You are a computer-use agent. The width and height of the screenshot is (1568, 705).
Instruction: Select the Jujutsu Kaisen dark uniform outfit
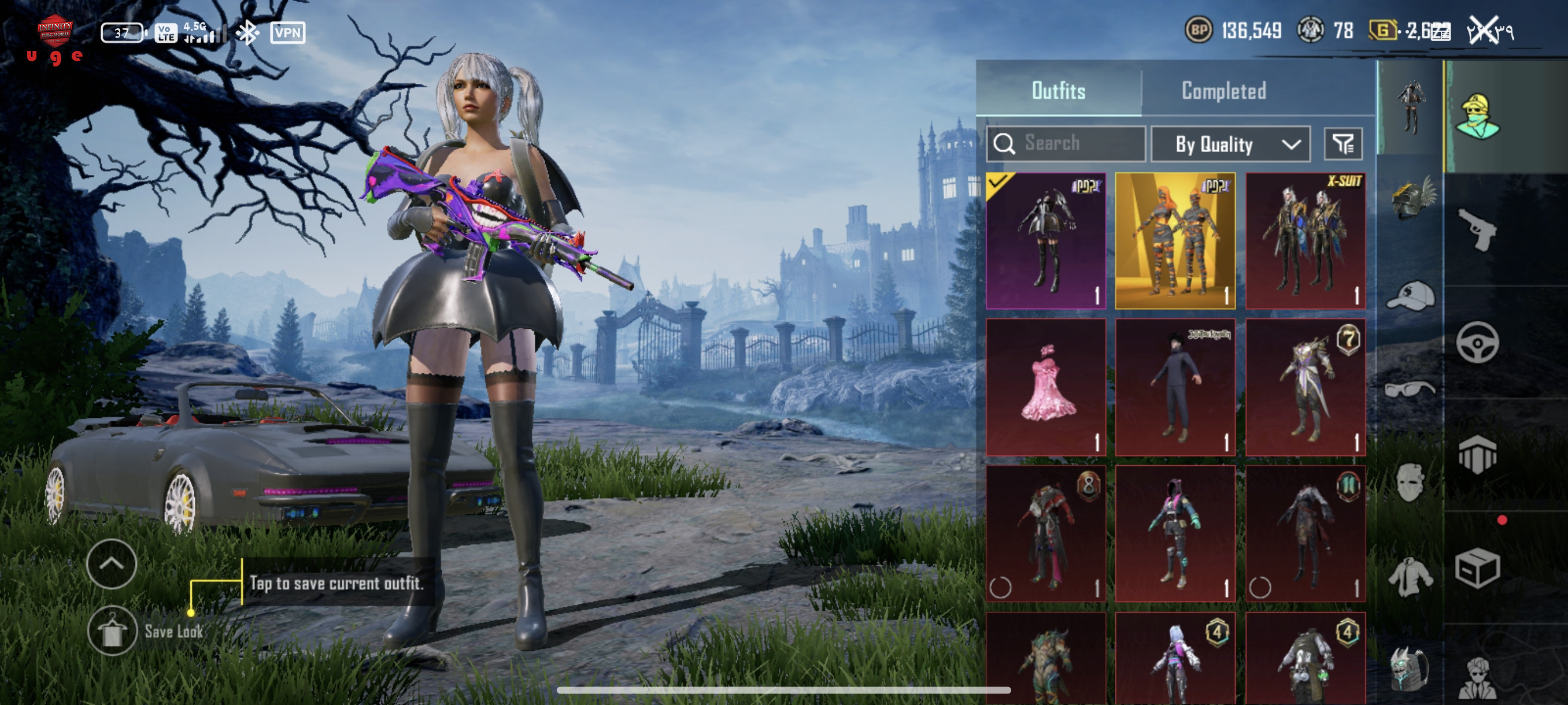click(1175, 387)
